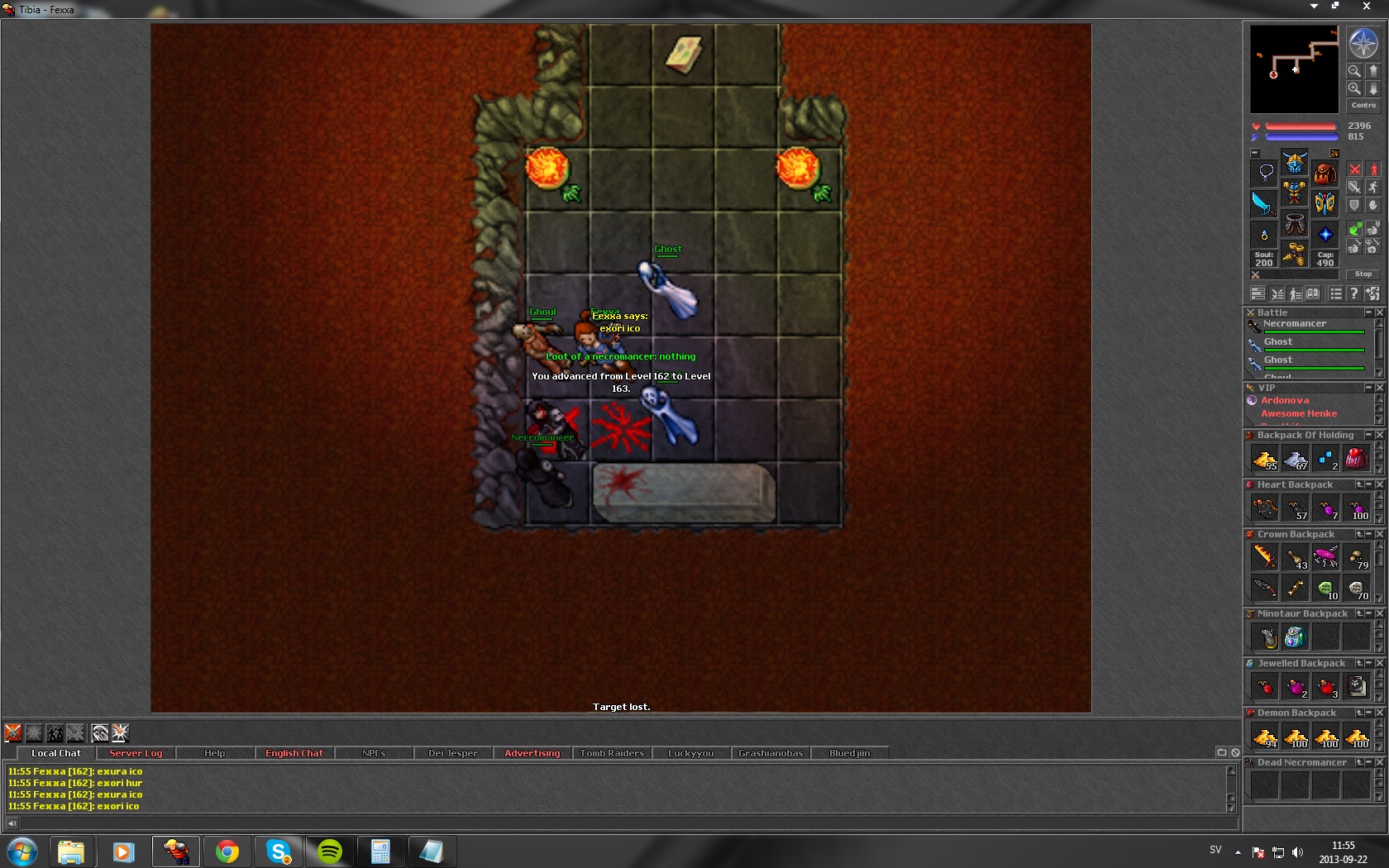Select the horned helmet equipment slot
The height and width of the screenshot is (868, 1389).
pyautogui.click(x=1295, y=163)
